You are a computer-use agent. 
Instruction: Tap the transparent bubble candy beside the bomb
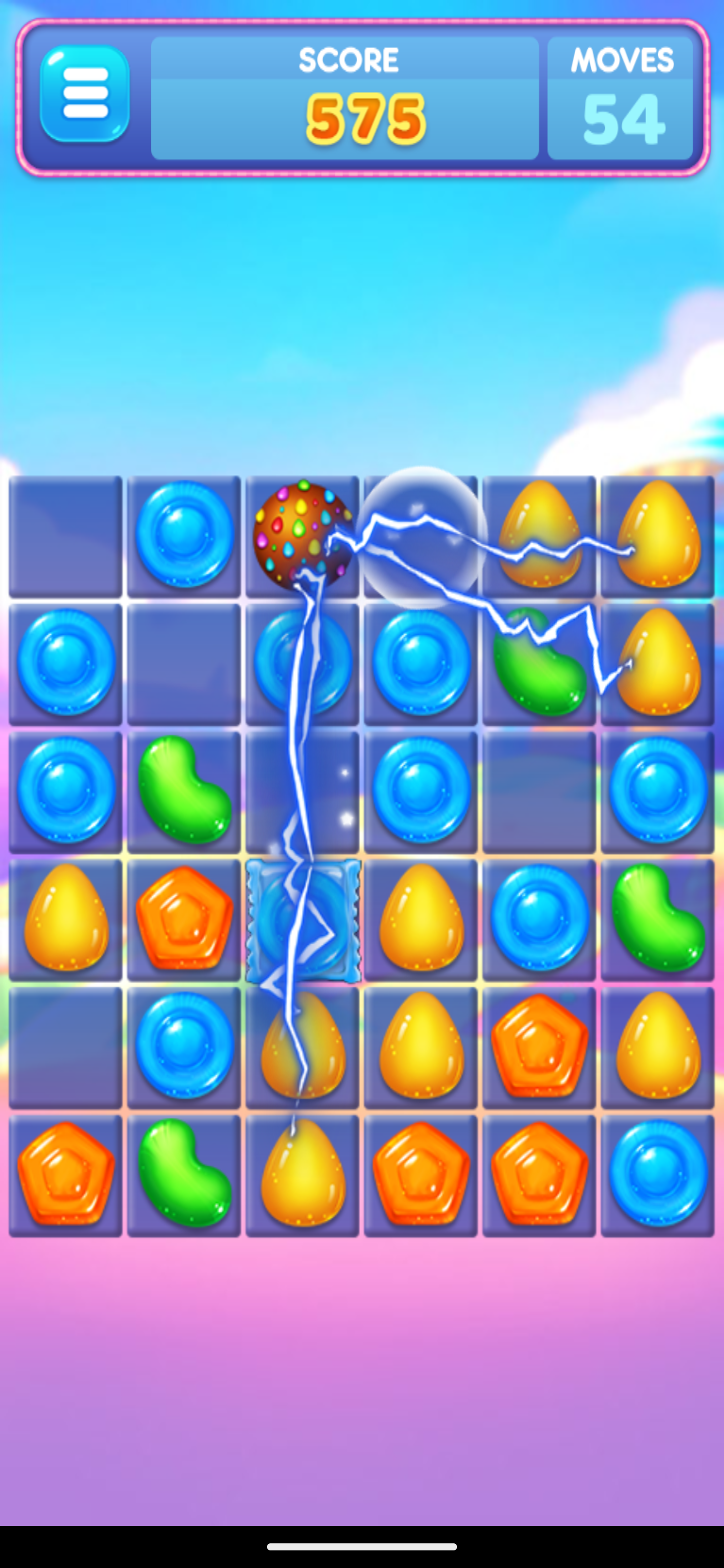click(420, 536)
